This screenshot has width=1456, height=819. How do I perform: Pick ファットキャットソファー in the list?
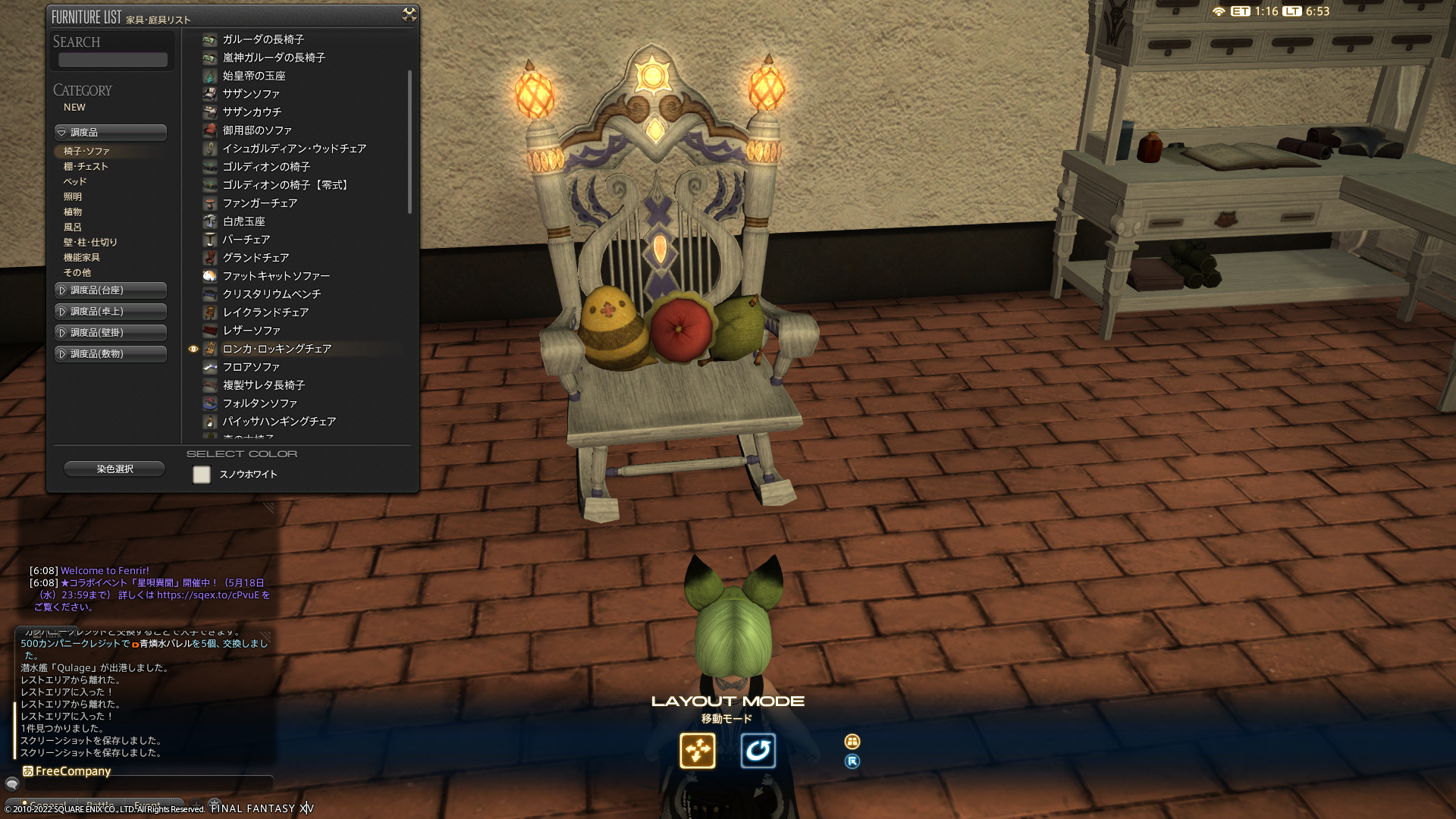pyautogui.click(x=276, y=276)
